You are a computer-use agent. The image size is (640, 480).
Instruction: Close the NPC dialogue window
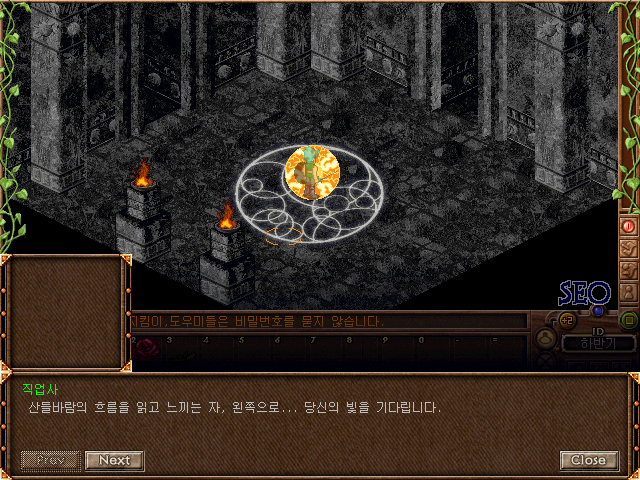[588, 460]
